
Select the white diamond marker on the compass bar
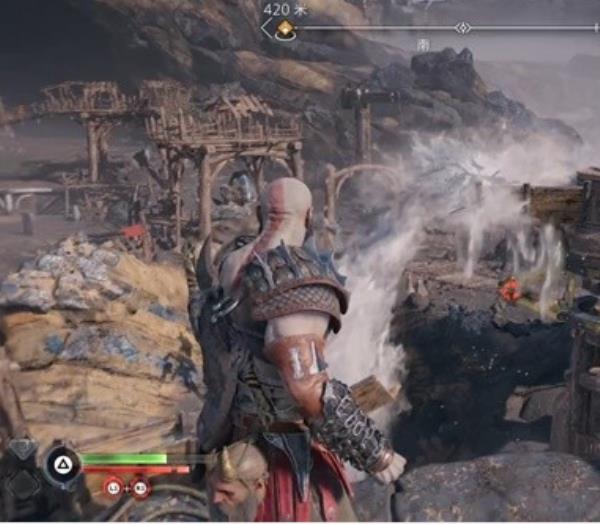click(462, 28)
